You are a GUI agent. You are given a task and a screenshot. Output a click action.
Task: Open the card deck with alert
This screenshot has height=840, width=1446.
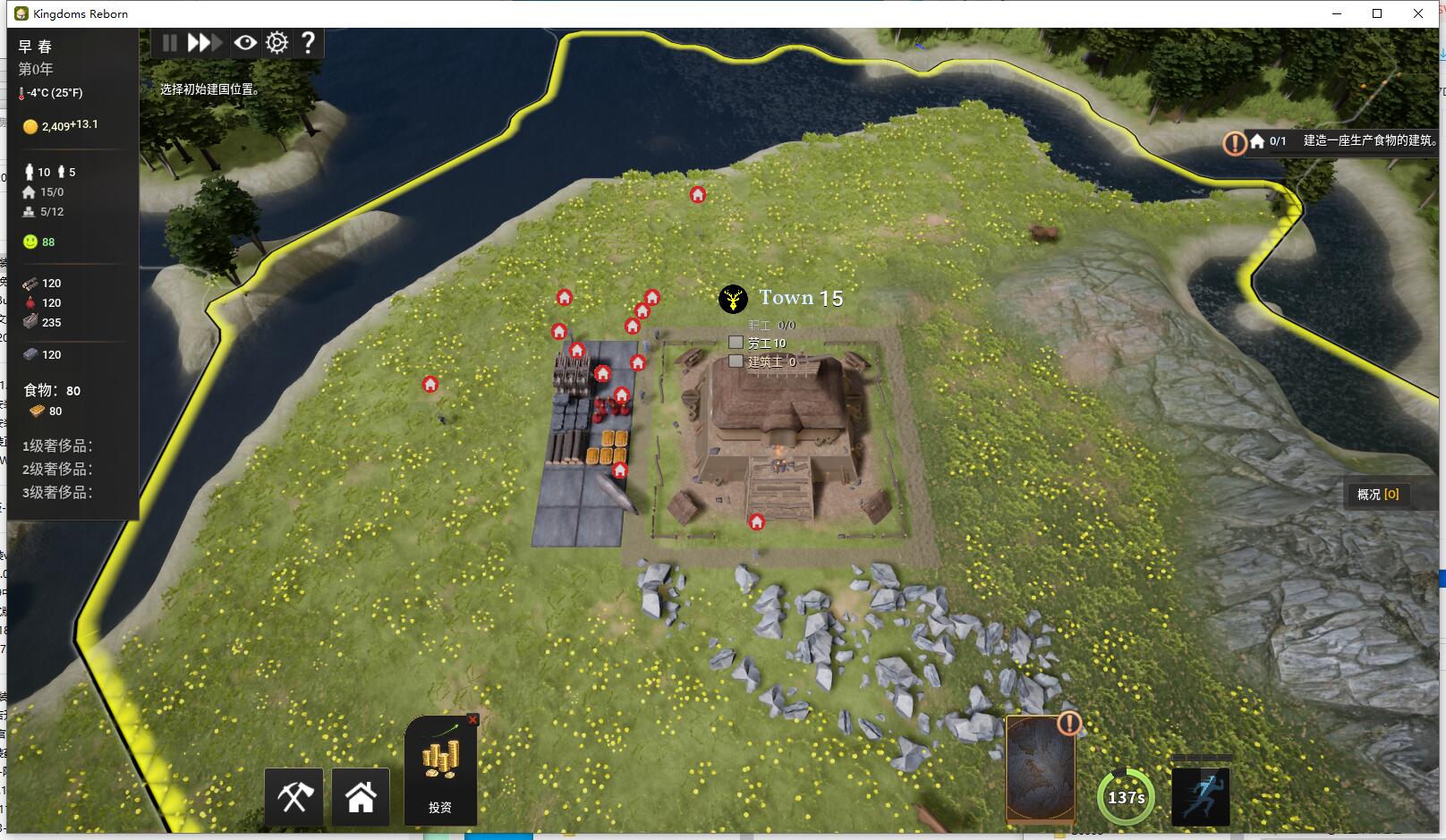[1041, 769]
